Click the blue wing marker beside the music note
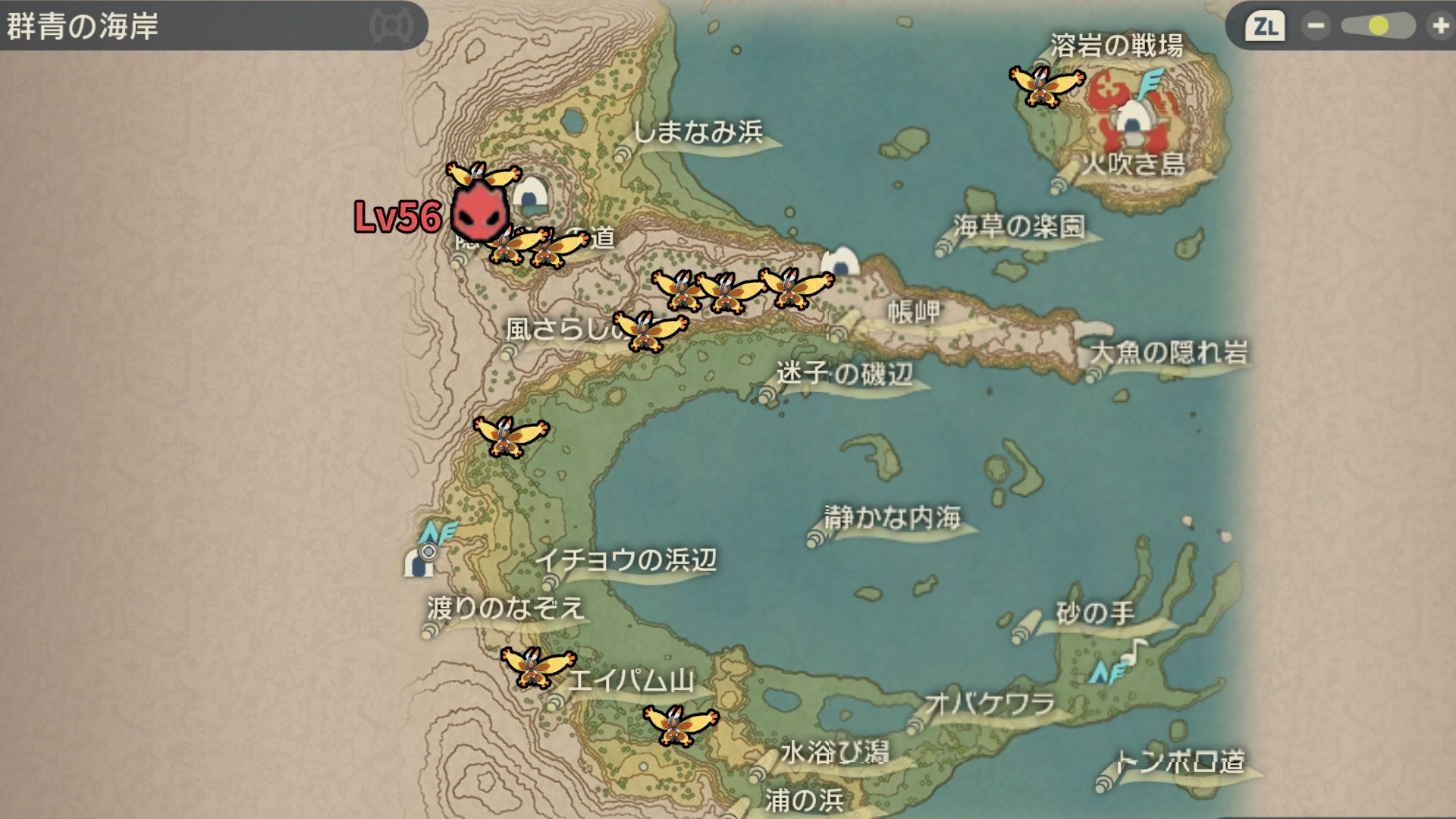The width and height of the screenshot is (1456, 819). [x=1107, y=672]
